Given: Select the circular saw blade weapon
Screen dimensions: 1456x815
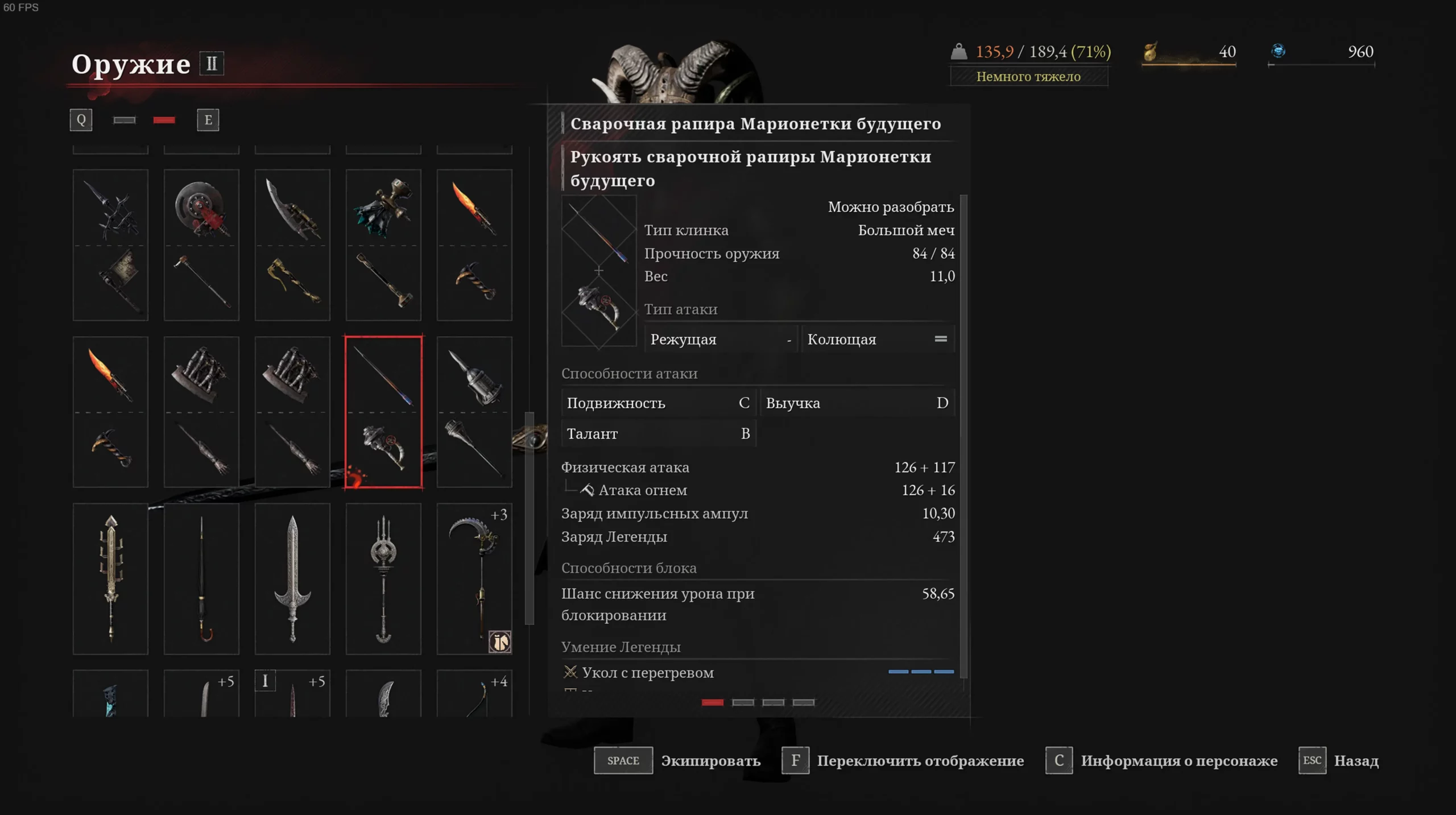Looking at the screenshot, I should [x=201, y=245].
